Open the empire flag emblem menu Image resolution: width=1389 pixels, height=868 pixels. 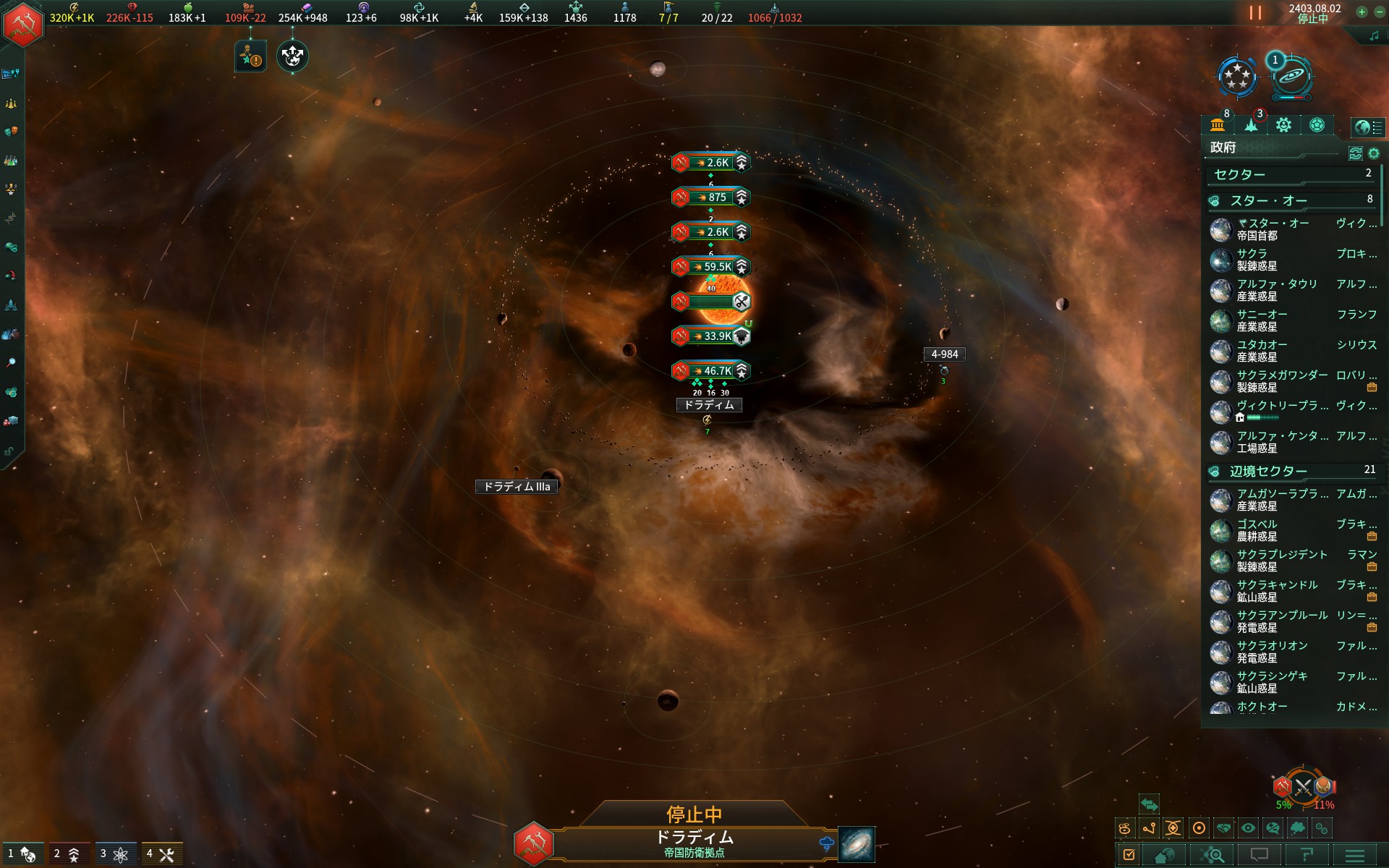(23, 25)
